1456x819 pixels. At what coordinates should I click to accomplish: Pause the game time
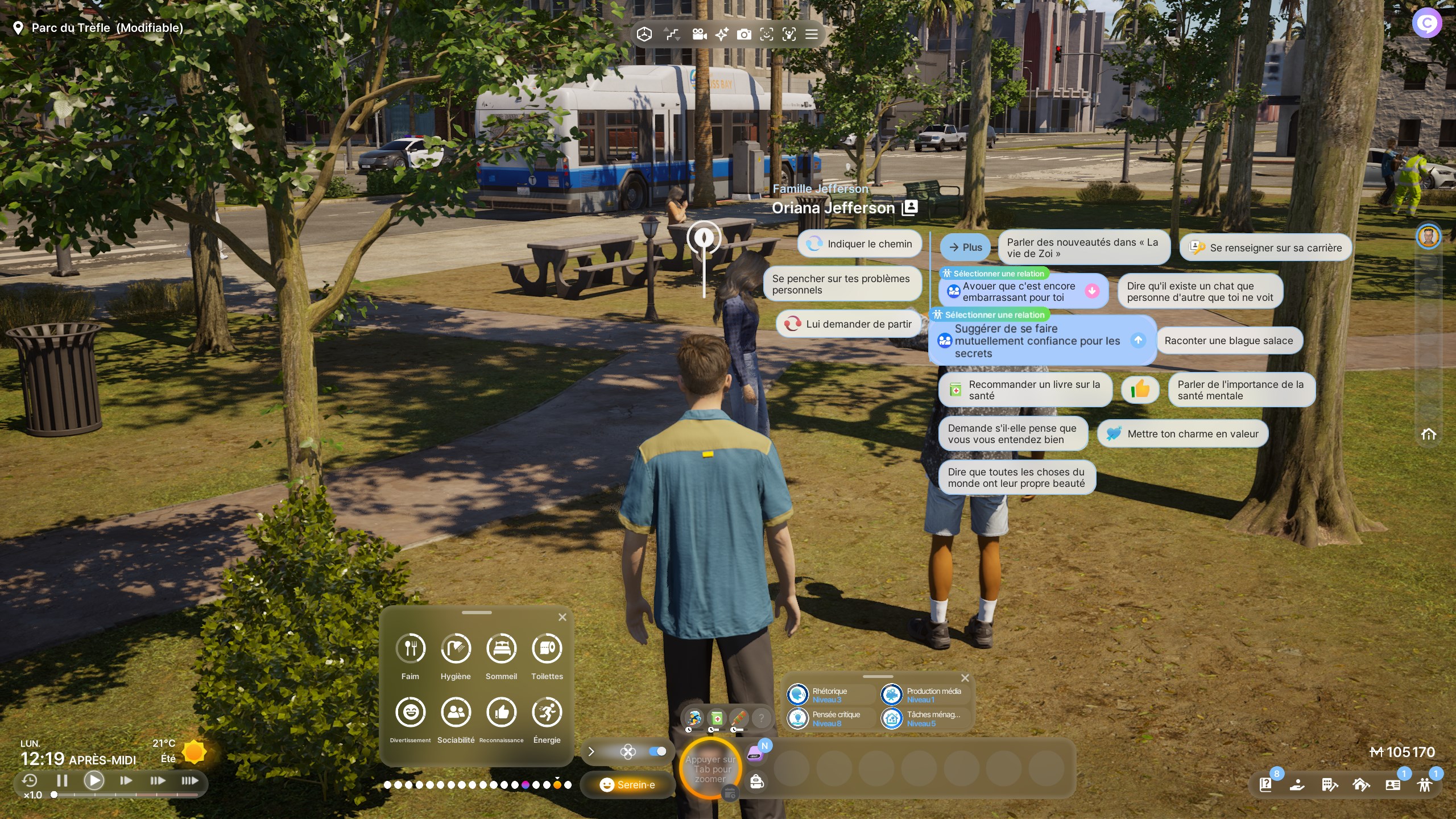point(63,780)
